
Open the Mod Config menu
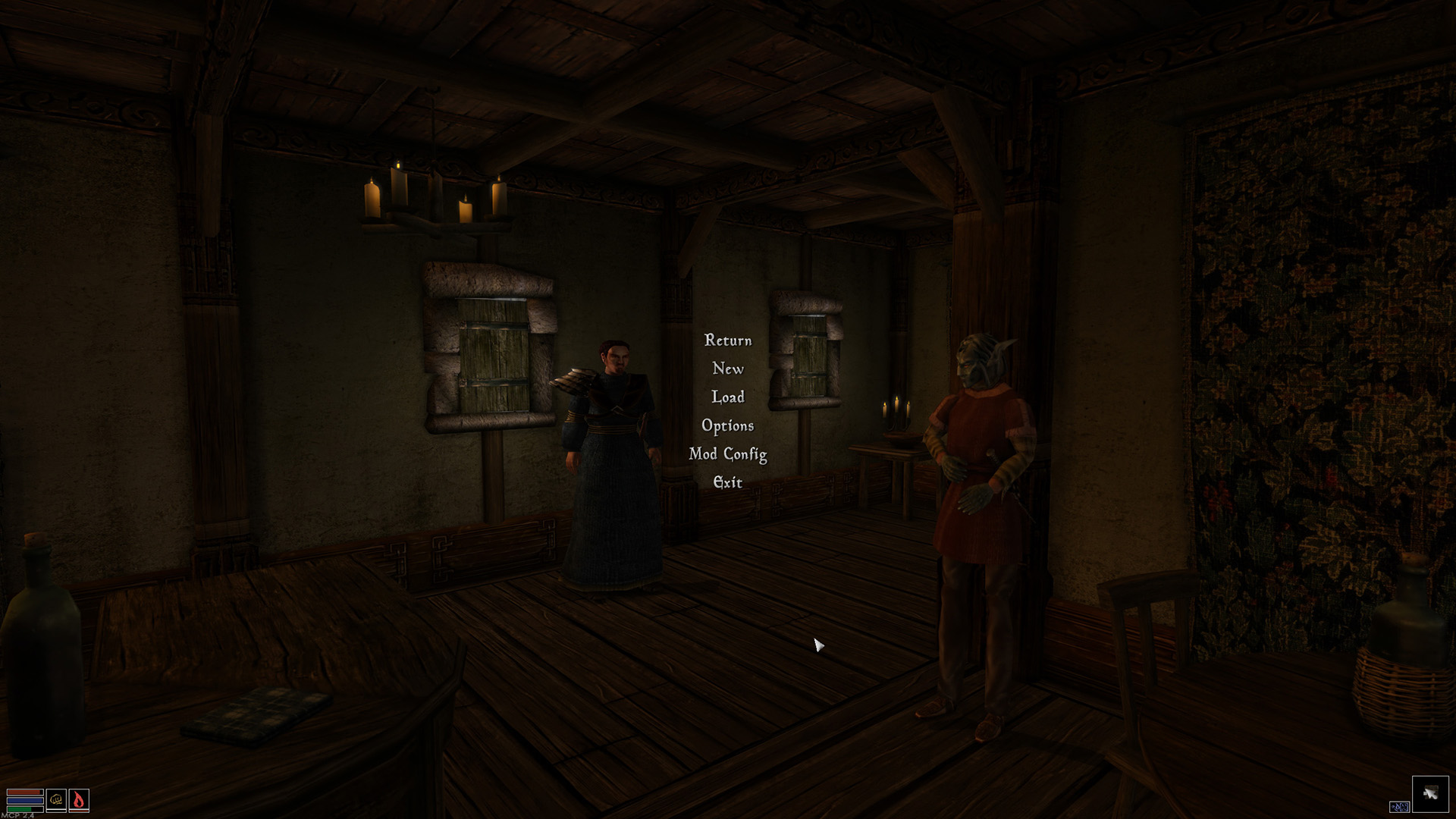pos(728,454)
